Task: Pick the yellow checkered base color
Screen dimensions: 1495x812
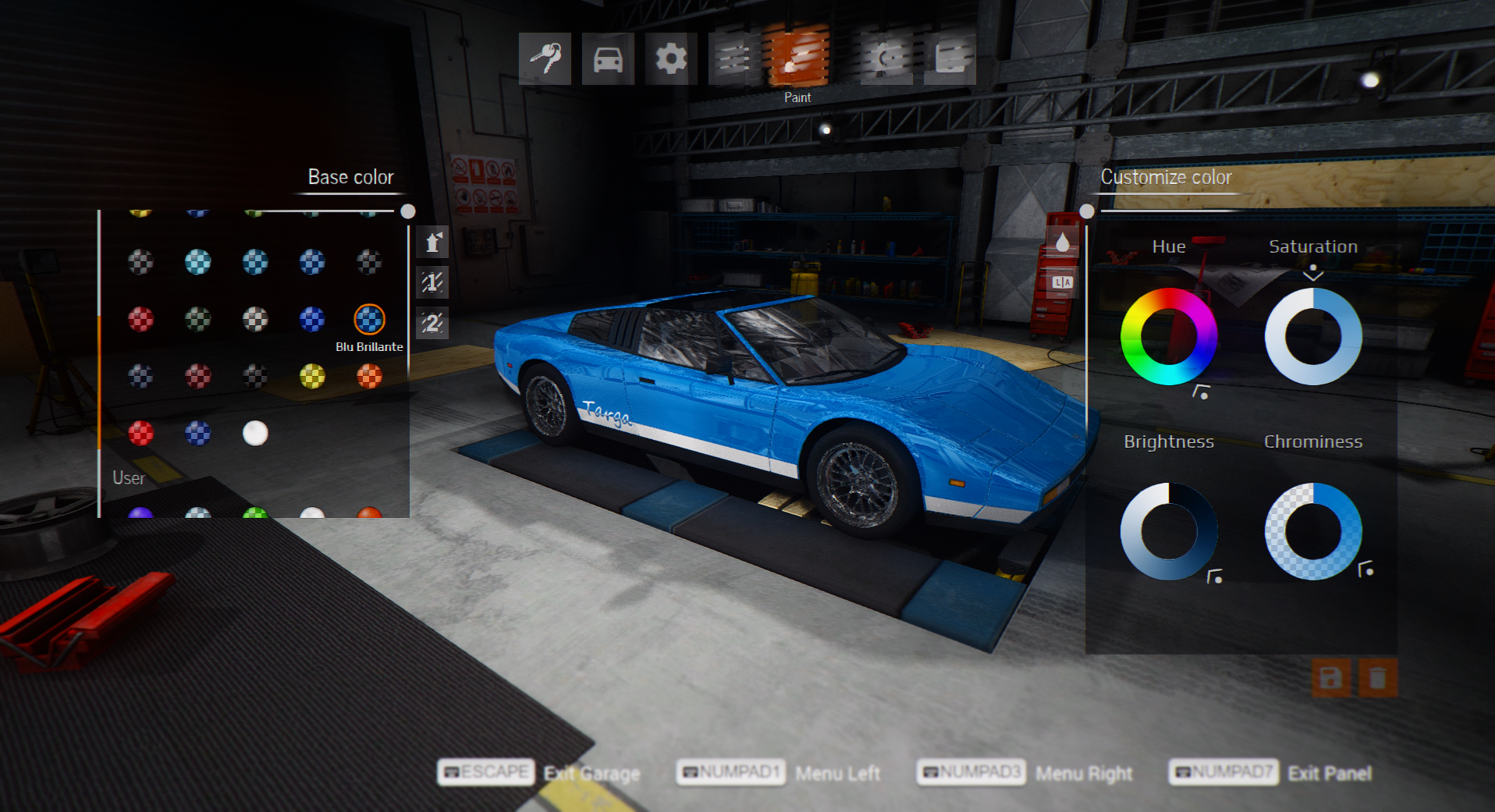Action: pos(312,377)
